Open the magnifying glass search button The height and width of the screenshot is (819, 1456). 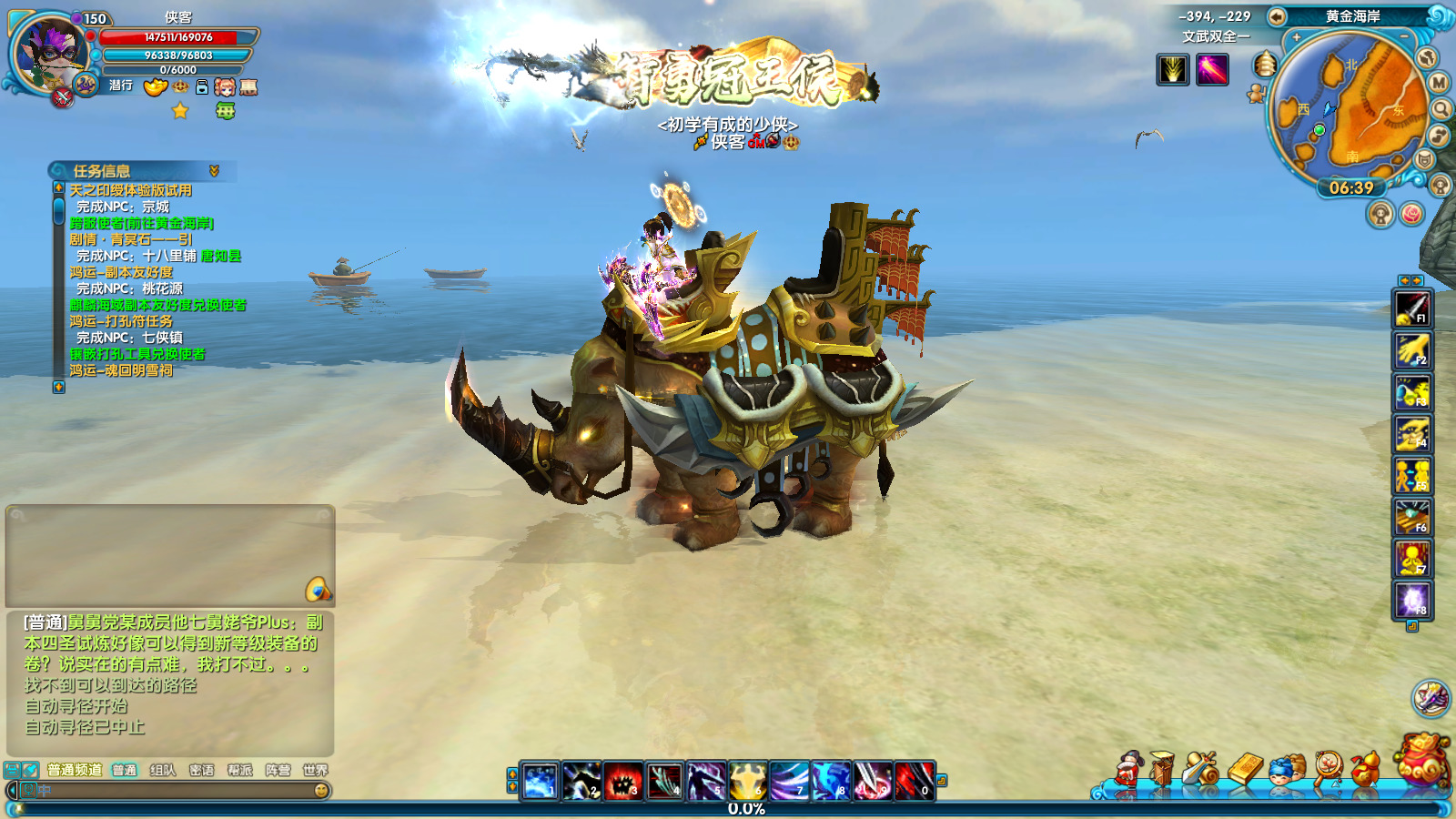point(1442,110)
